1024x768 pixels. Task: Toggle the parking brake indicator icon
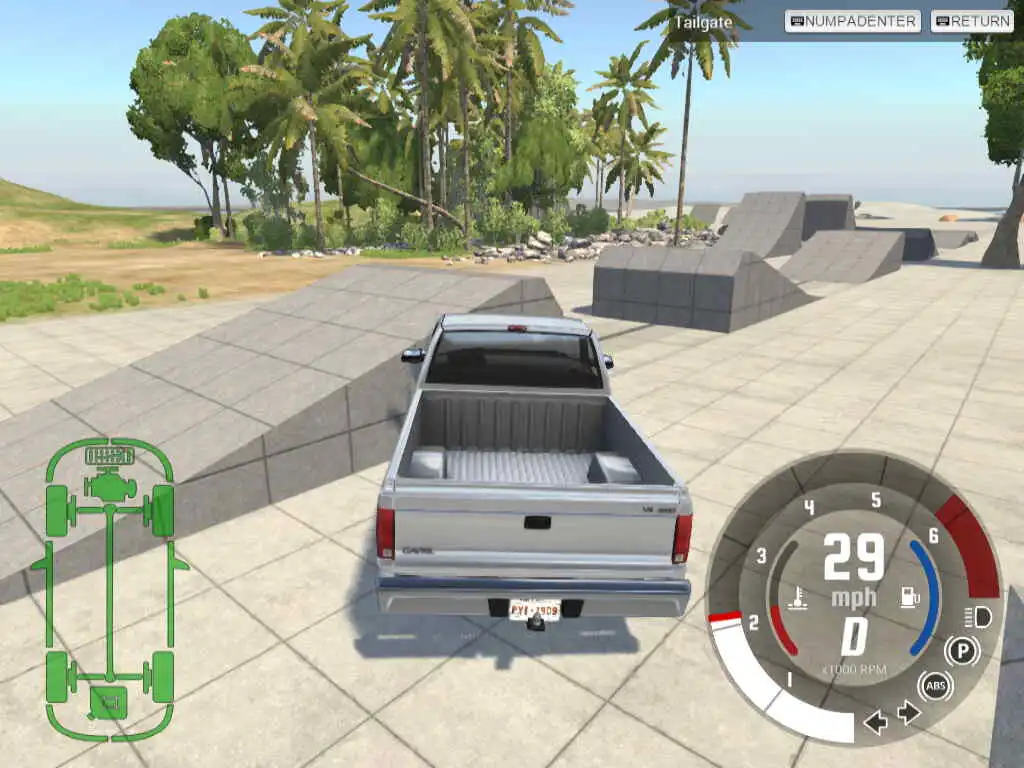click(961, 651)
